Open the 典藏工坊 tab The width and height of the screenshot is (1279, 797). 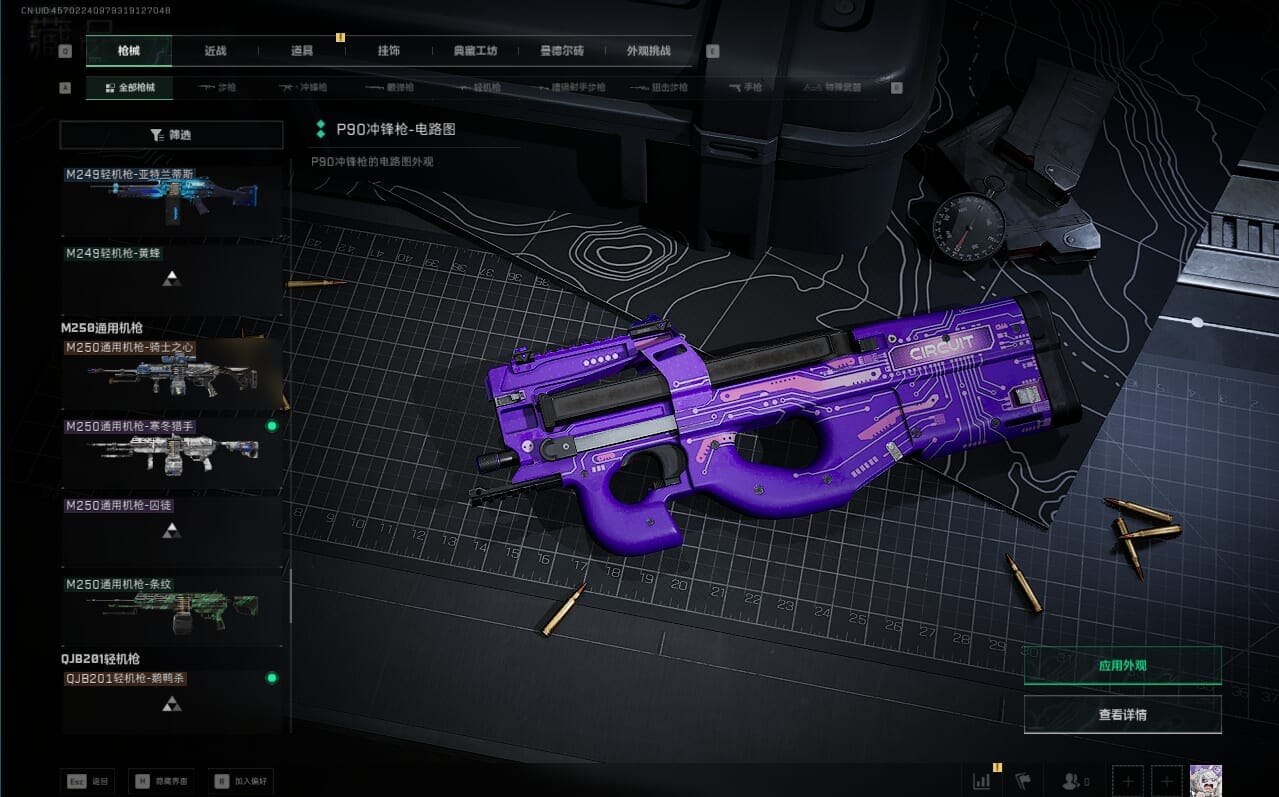(475, 51)
